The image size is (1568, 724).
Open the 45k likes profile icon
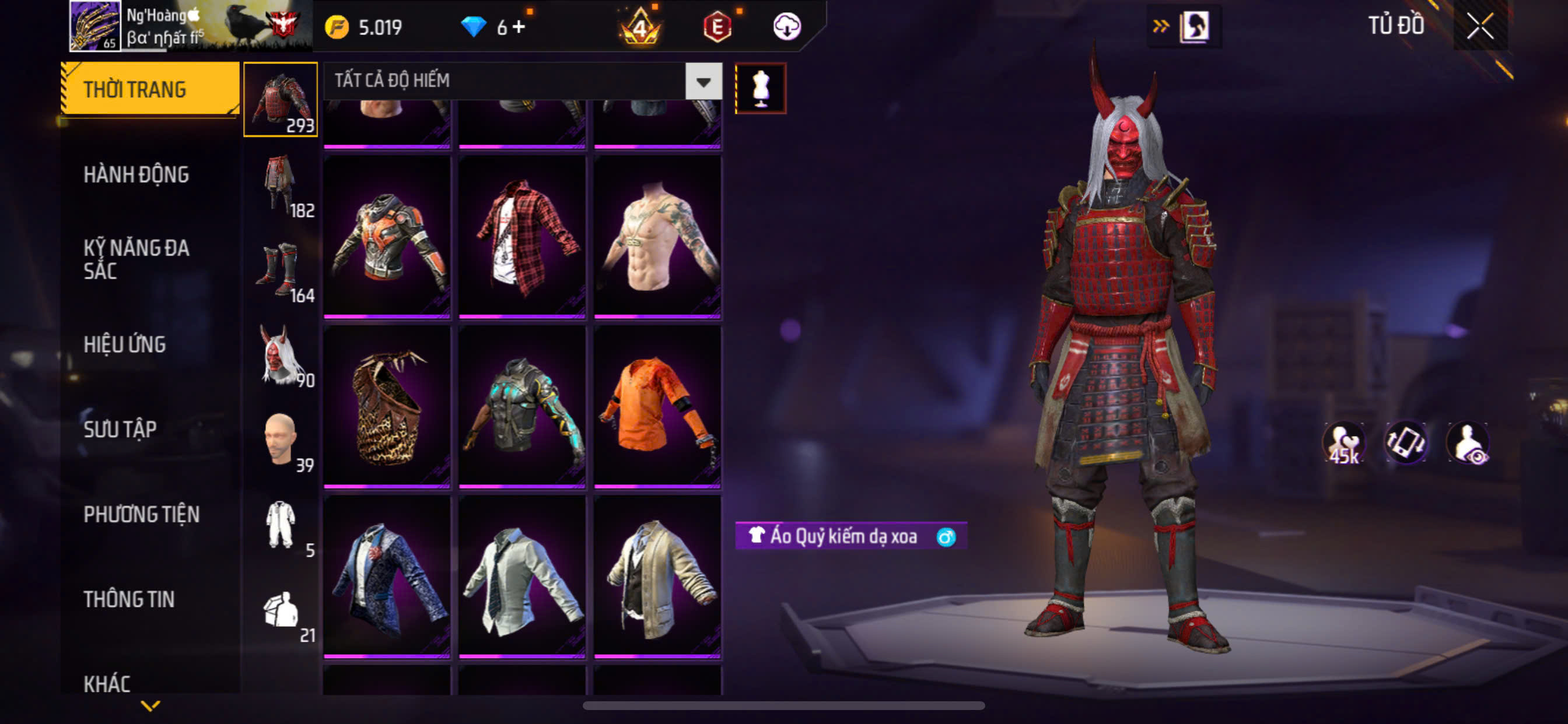1344,442
